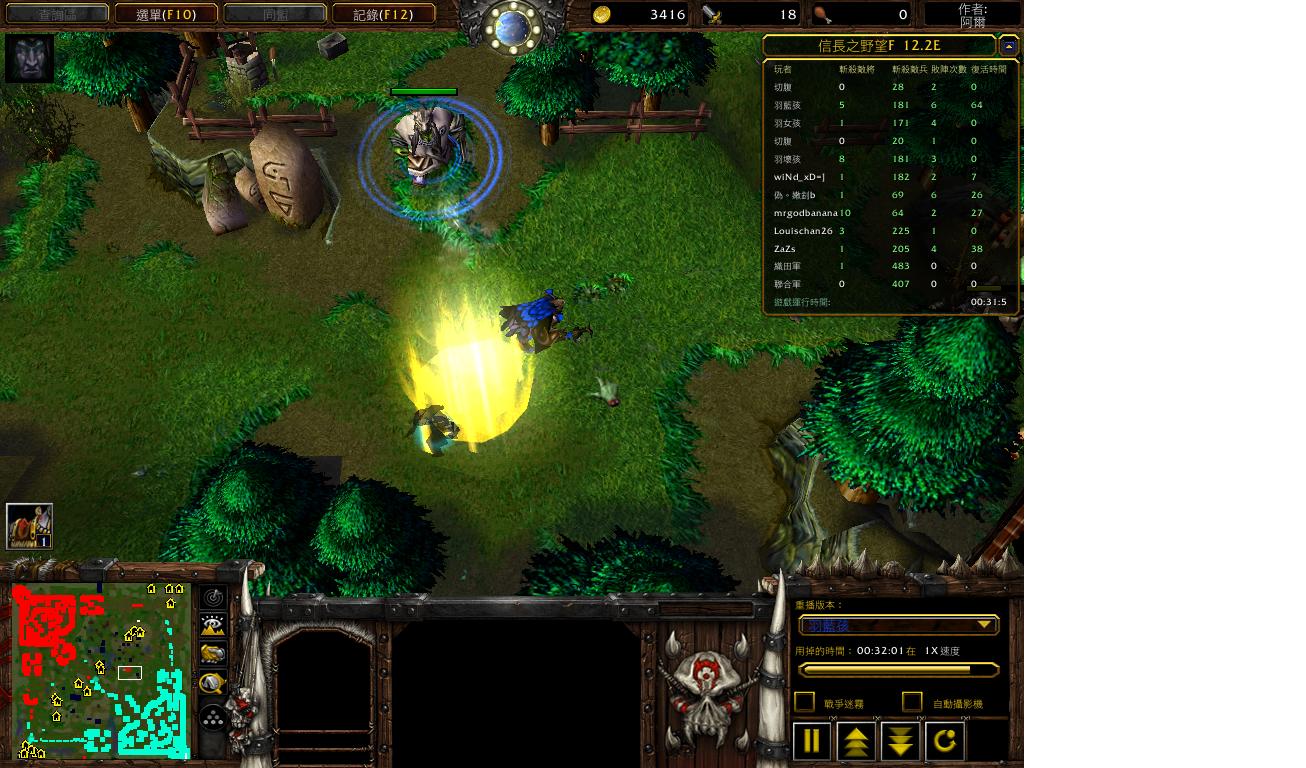Open the 選單 (F10) menu

(166, 14)
